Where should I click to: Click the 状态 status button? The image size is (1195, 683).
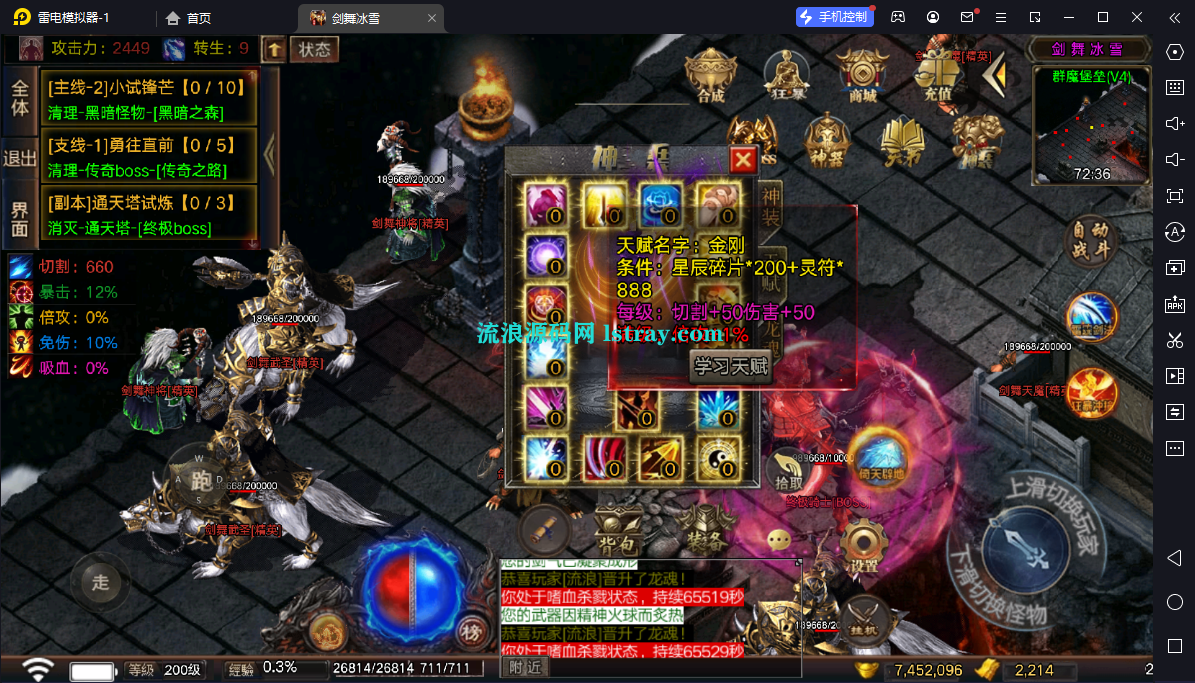[x=314, y=49]
